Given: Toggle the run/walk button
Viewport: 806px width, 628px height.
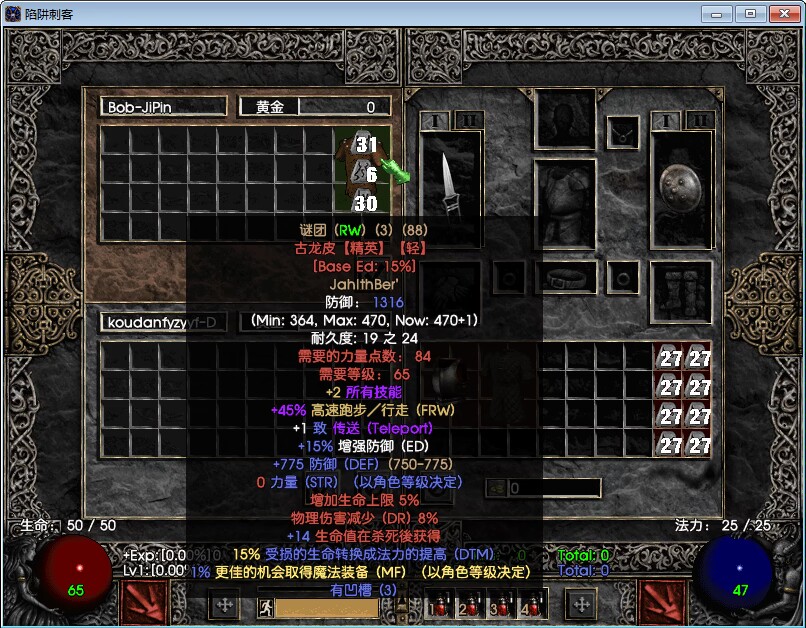Looking at the screenshot, I should (x=265, y=607).
